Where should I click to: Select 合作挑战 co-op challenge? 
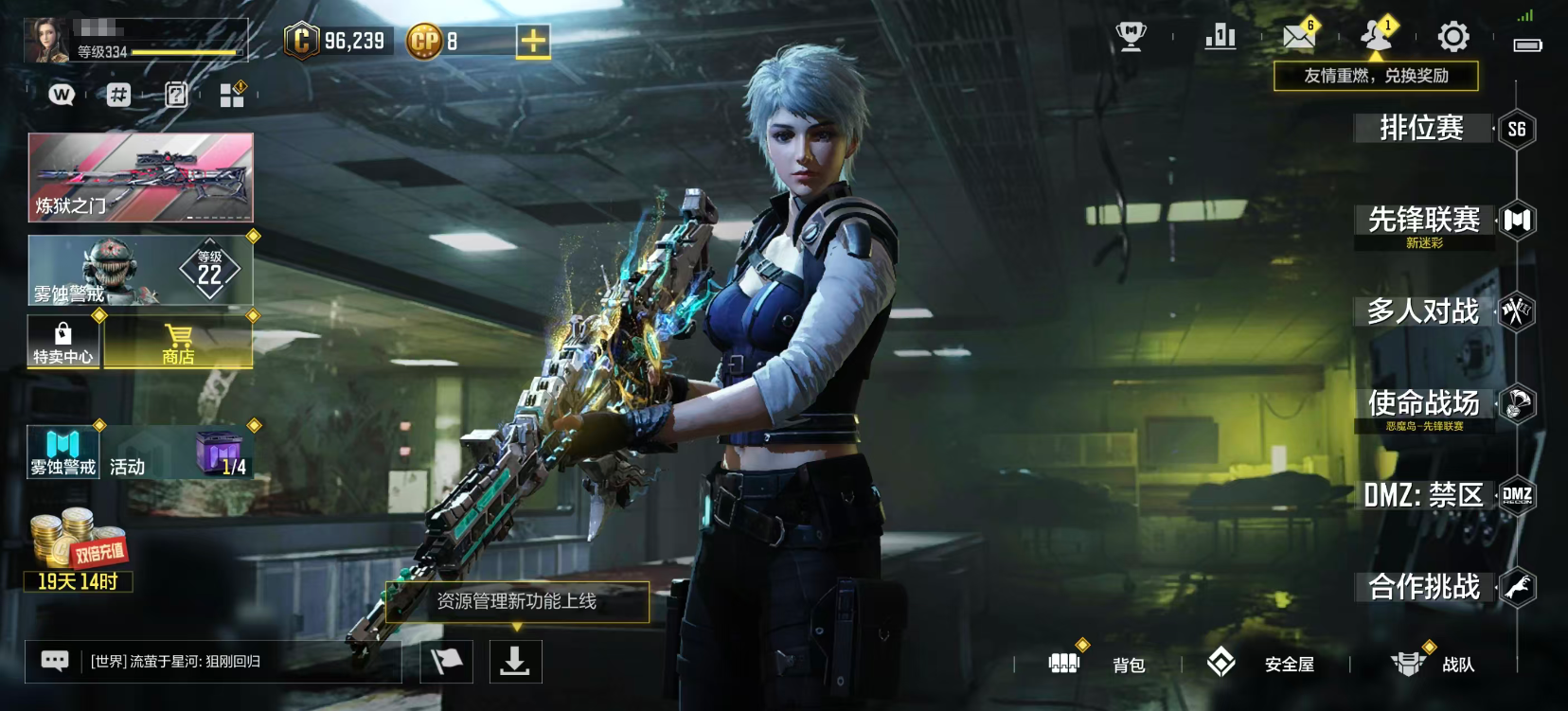[1423, 587]
